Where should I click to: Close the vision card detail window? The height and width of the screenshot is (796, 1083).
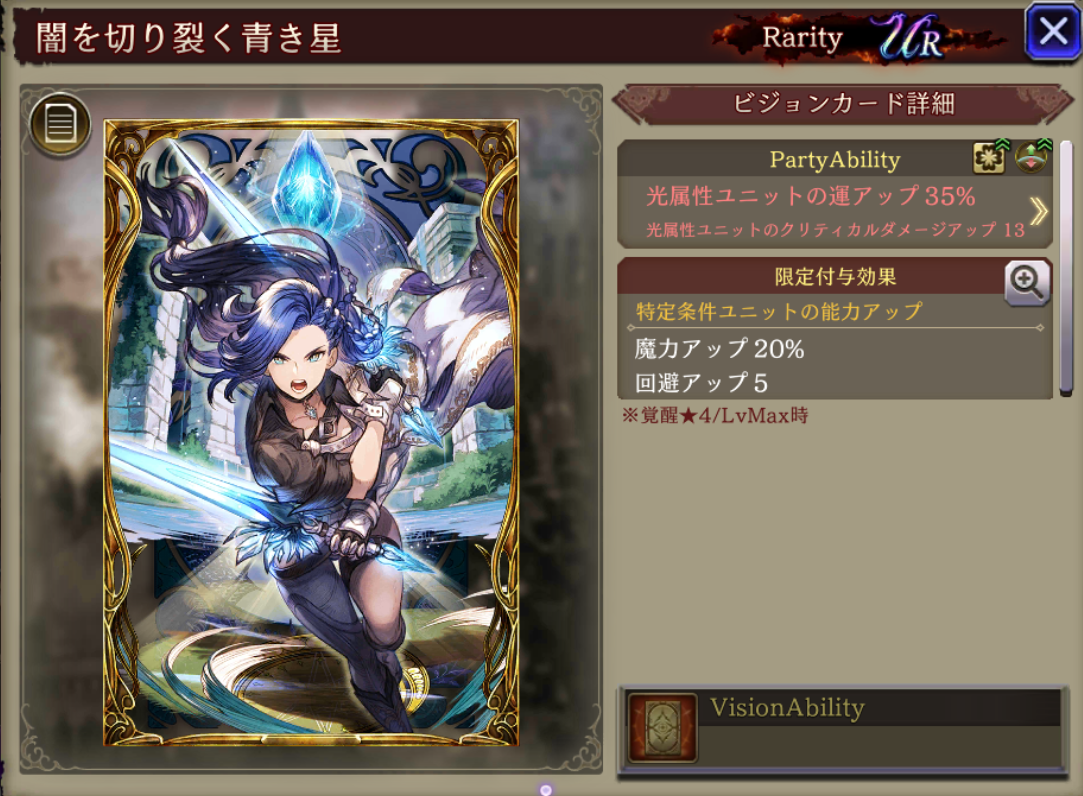[1052, 32]
